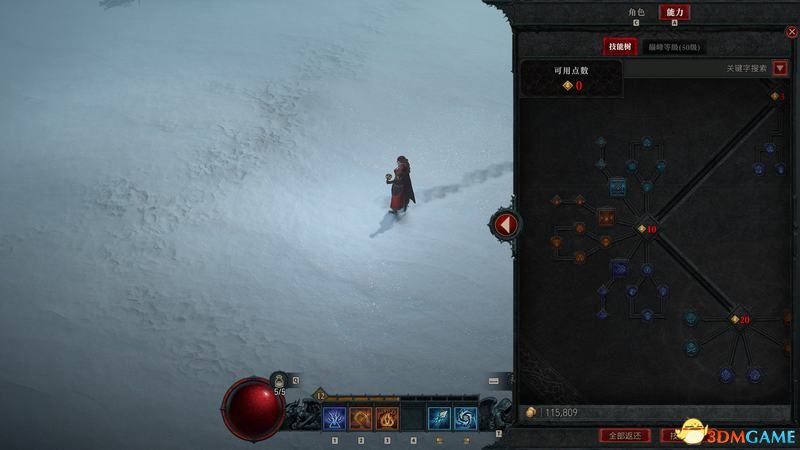Choose the blue frost skill square node
Screen dimensions: 800x450
[617, 186]
